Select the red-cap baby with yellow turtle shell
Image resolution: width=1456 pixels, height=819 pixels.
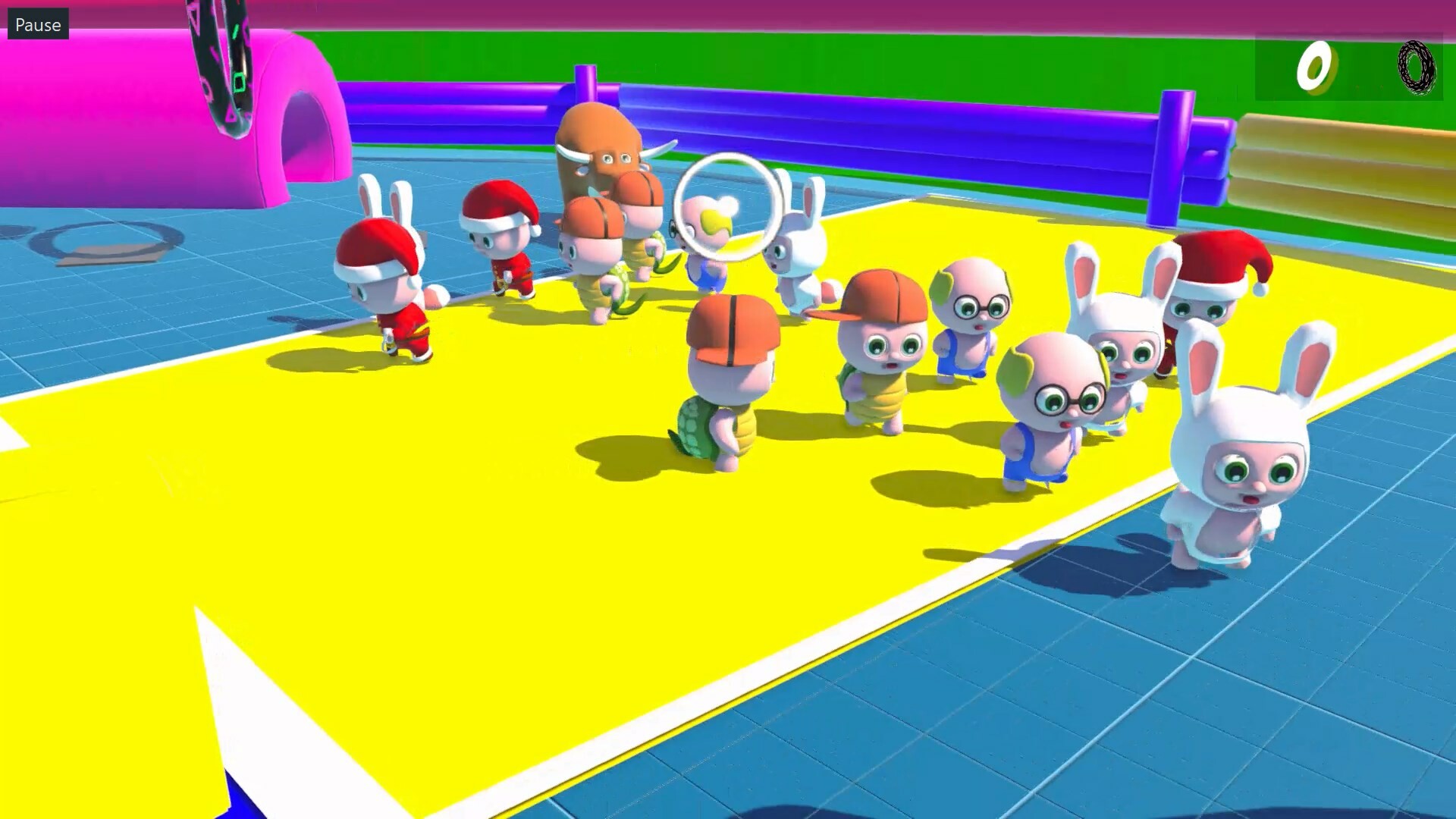click(x=880, y=349)
